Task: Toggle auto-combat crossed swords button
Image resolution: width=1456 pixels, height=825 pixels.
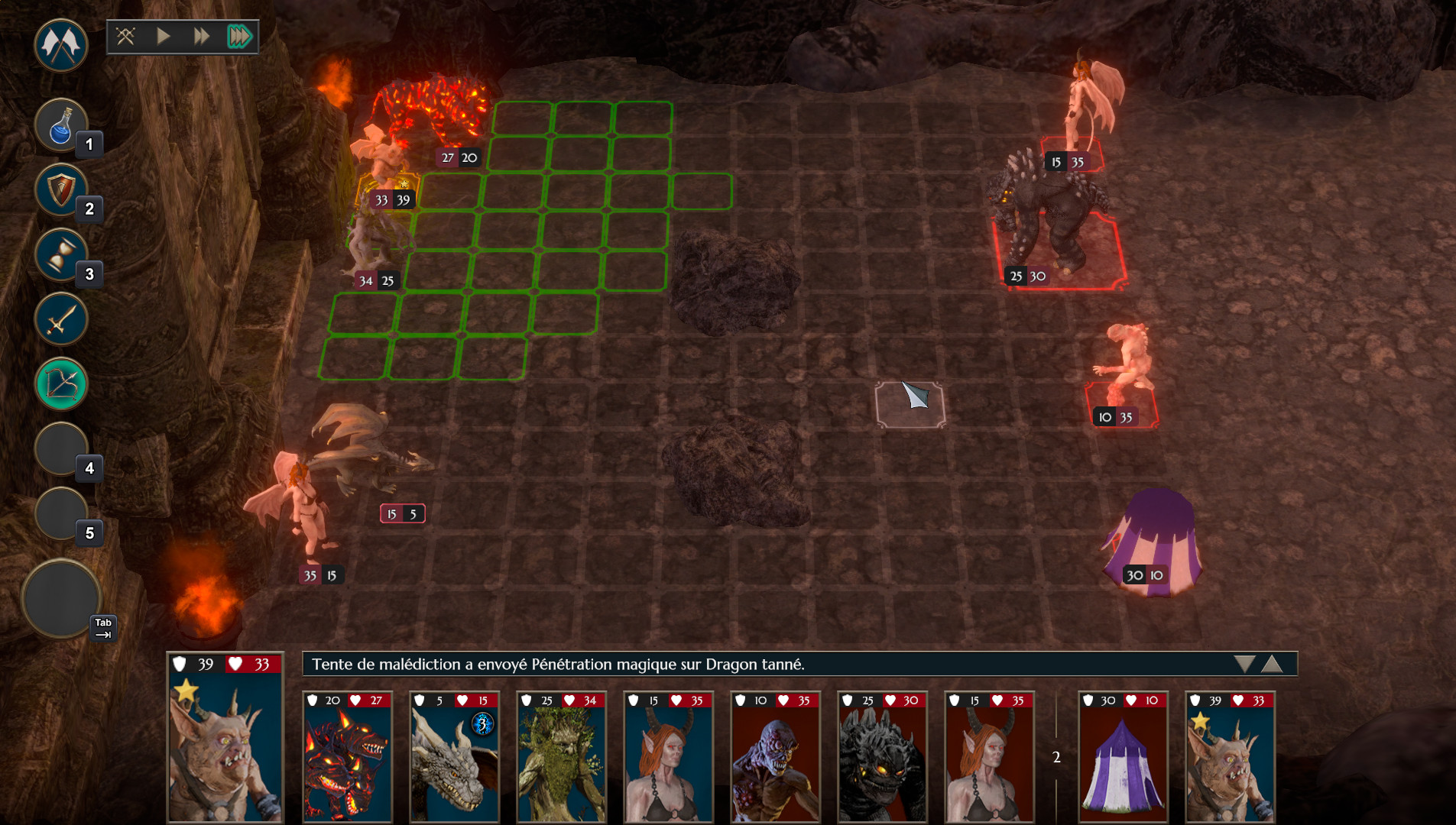Action: (x=126, y=36)
